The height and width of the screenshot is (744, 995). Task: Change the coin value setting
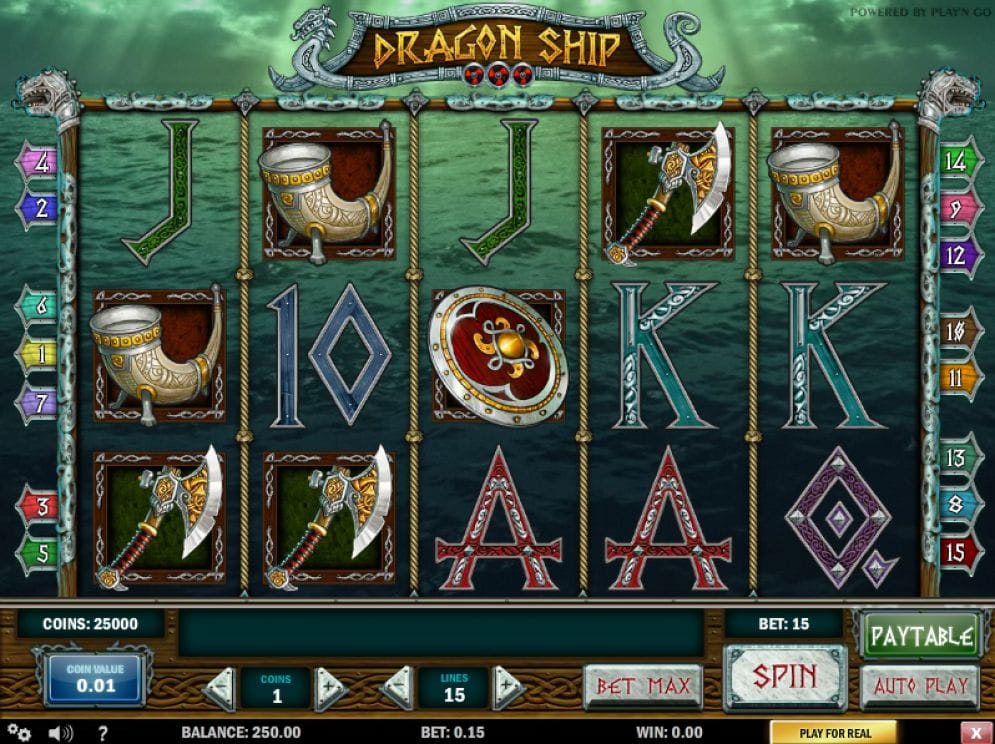click(x=91, y=679)
